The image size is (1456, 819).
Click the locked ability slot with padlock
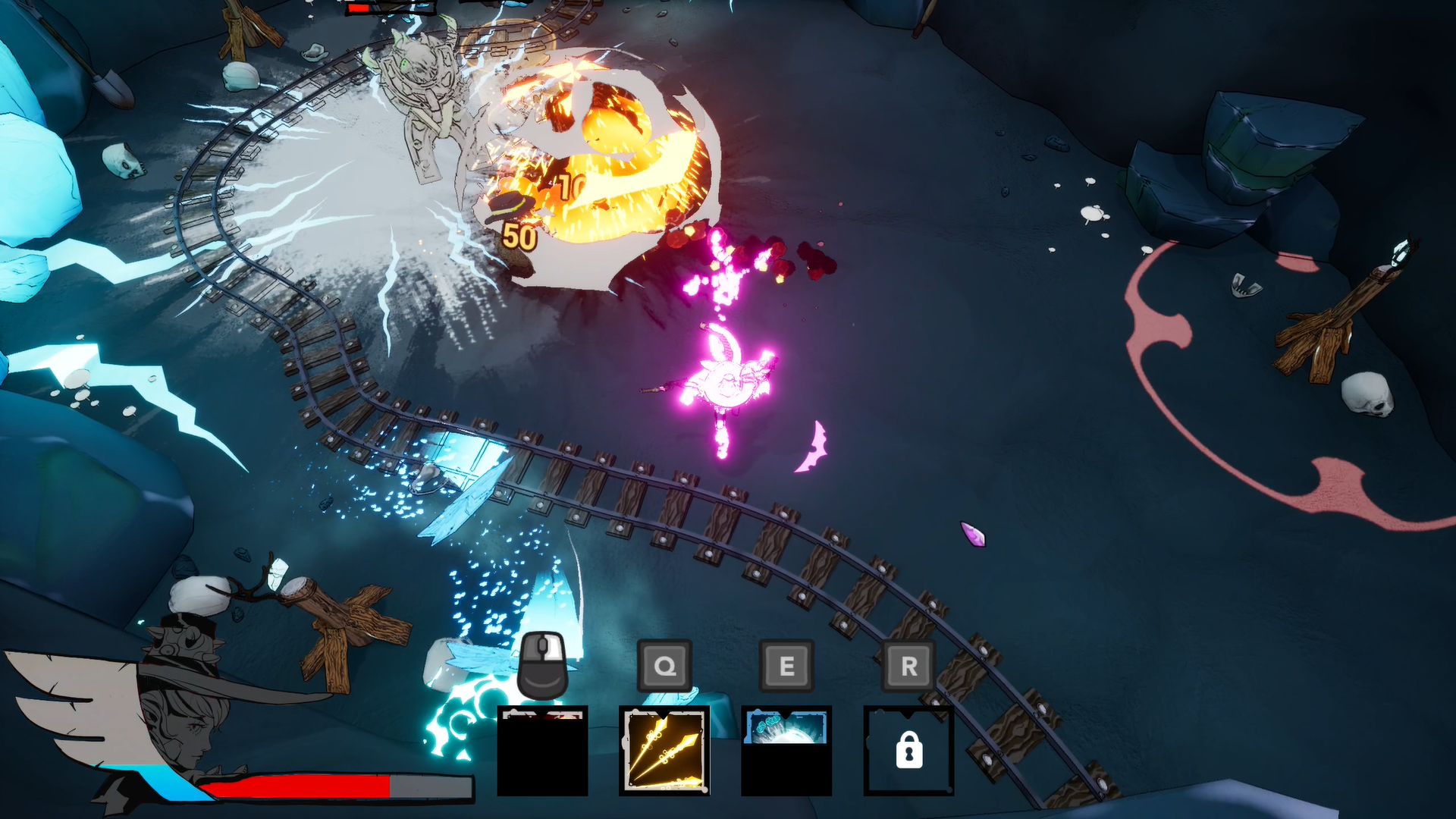908,750
